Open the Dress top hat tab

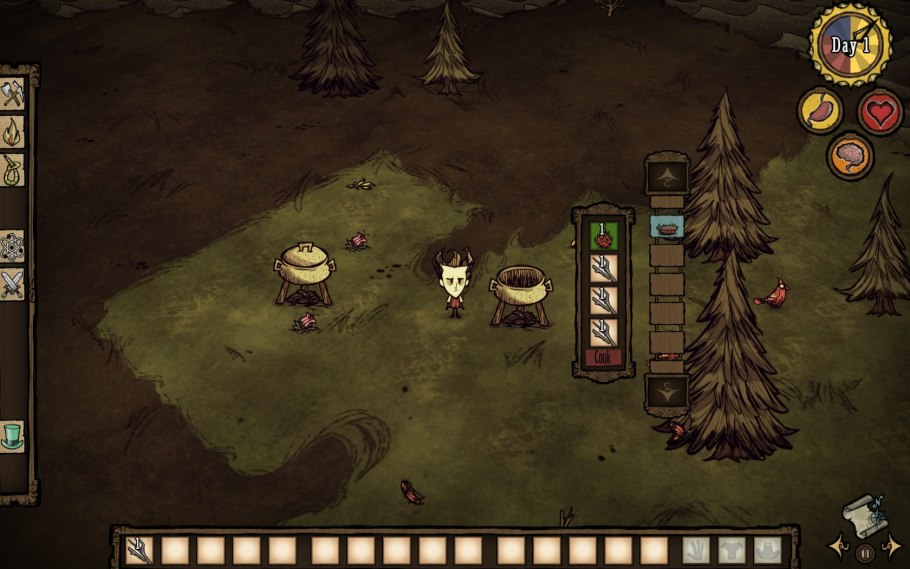click(12, 436)
